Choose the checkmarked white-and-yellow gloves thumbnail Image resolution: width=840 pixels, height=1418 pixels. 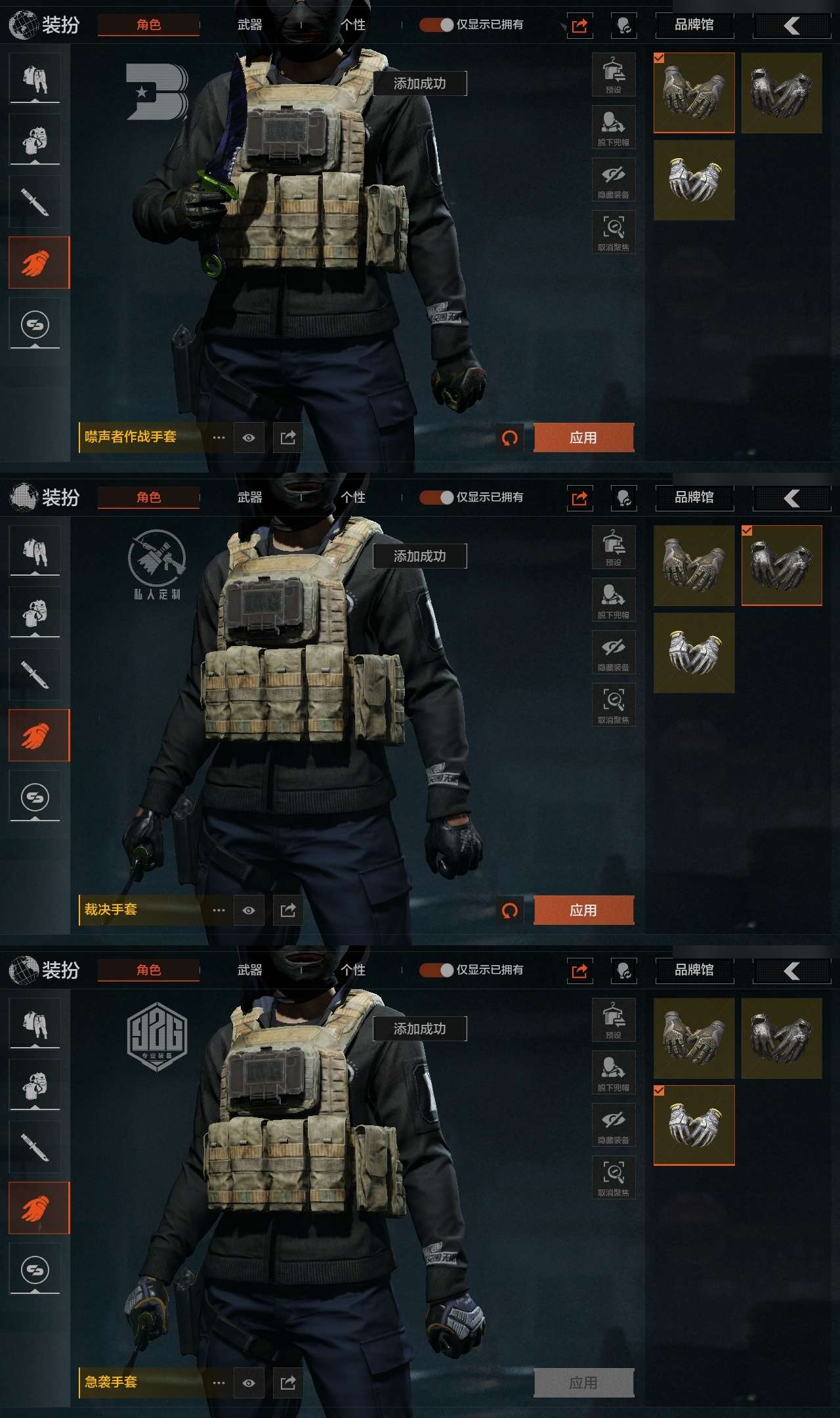pyautogui.click(x=694, y=1125)
